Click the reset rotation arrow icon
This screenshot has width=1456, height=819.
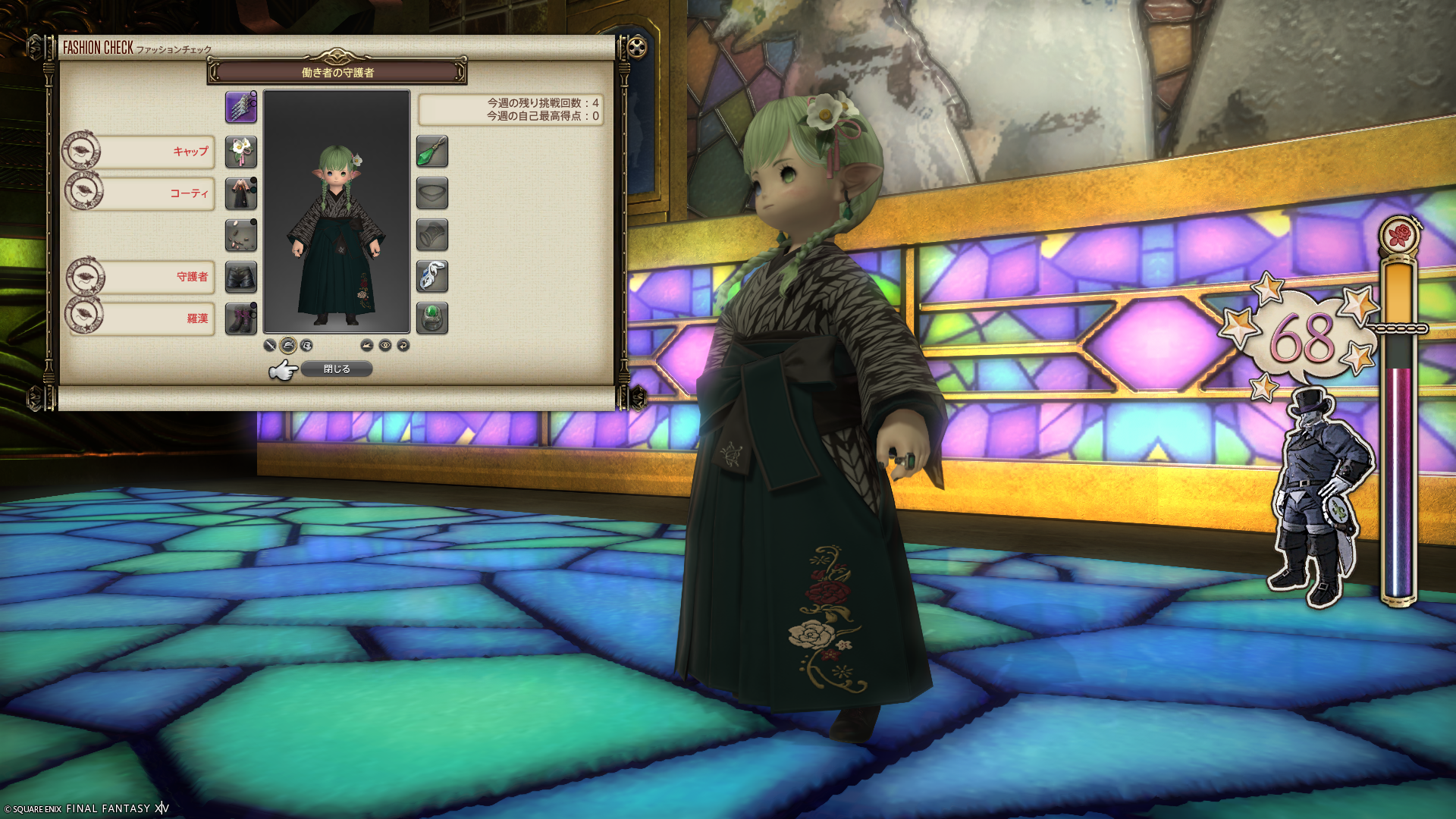[x=403, y=346]
